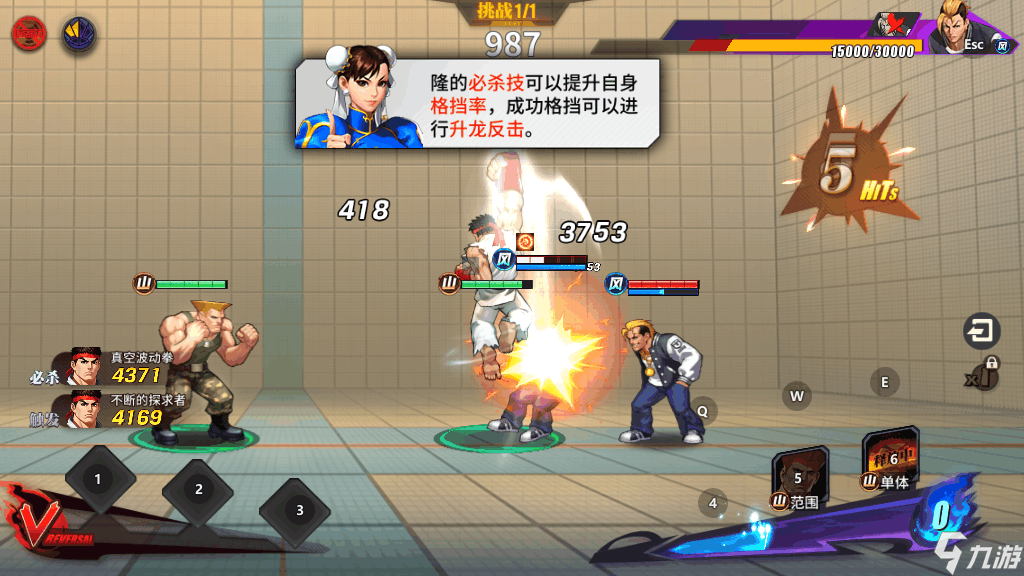Open the Ryu 不断的探求者 damage entry

point(108,409)
